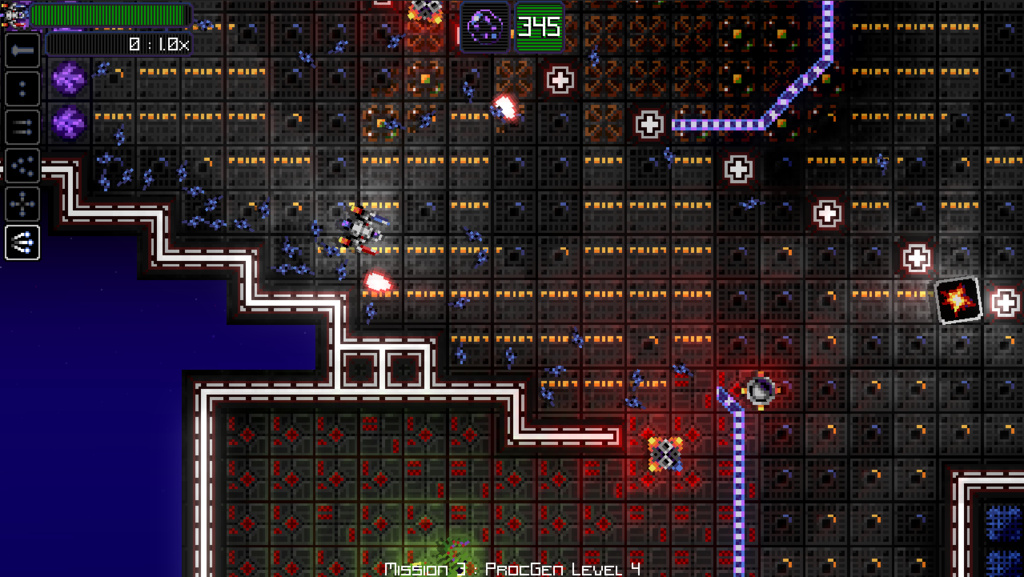Screen dimensions: 1024x577
Task: Choose the two vertical dots weapon slot
Action: [22, 88]
